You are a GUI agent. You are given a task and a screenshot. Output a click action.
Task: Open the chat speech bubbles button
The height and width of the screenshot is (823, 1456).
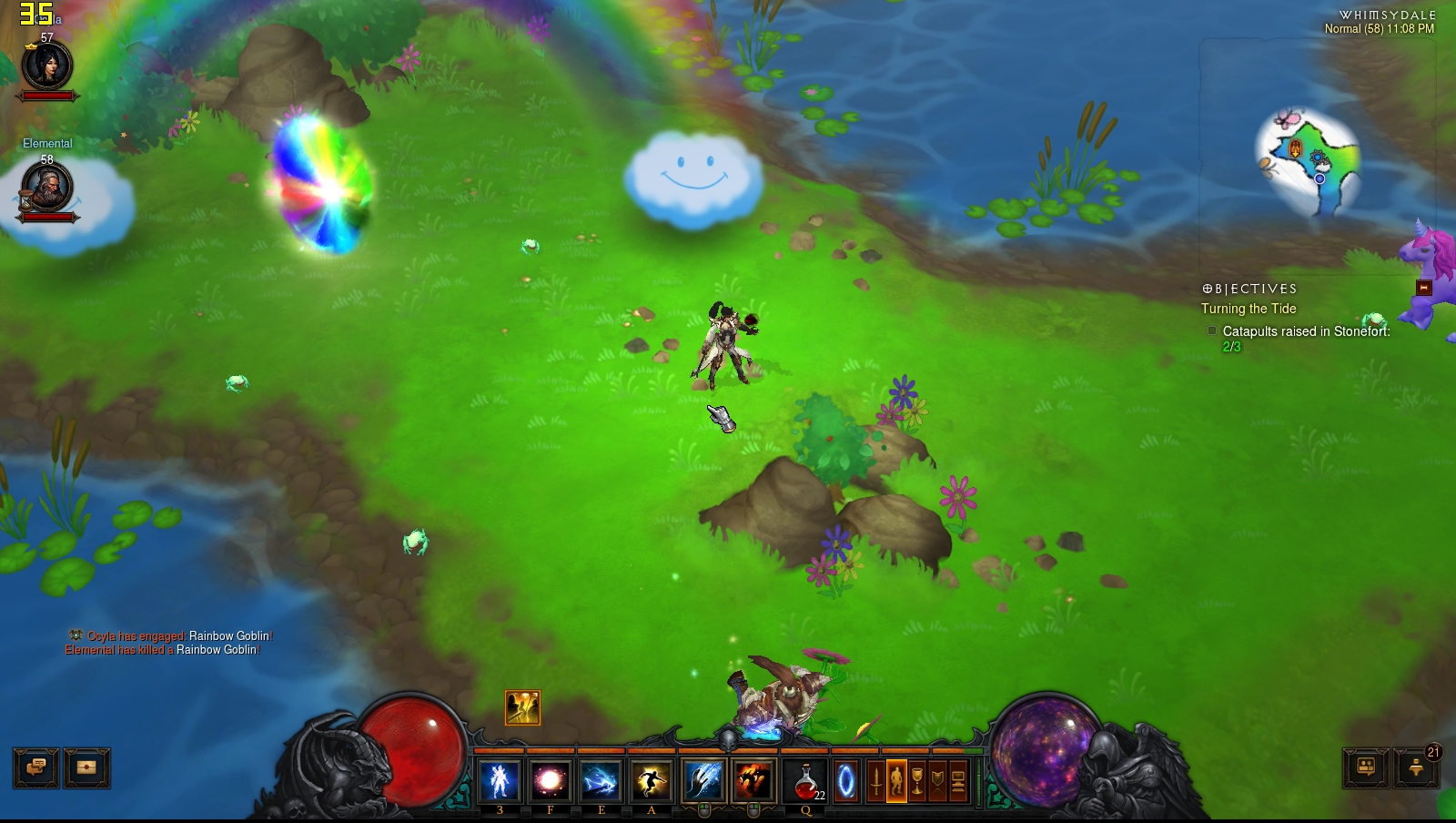pyautogui.click(x=36, y=767)
